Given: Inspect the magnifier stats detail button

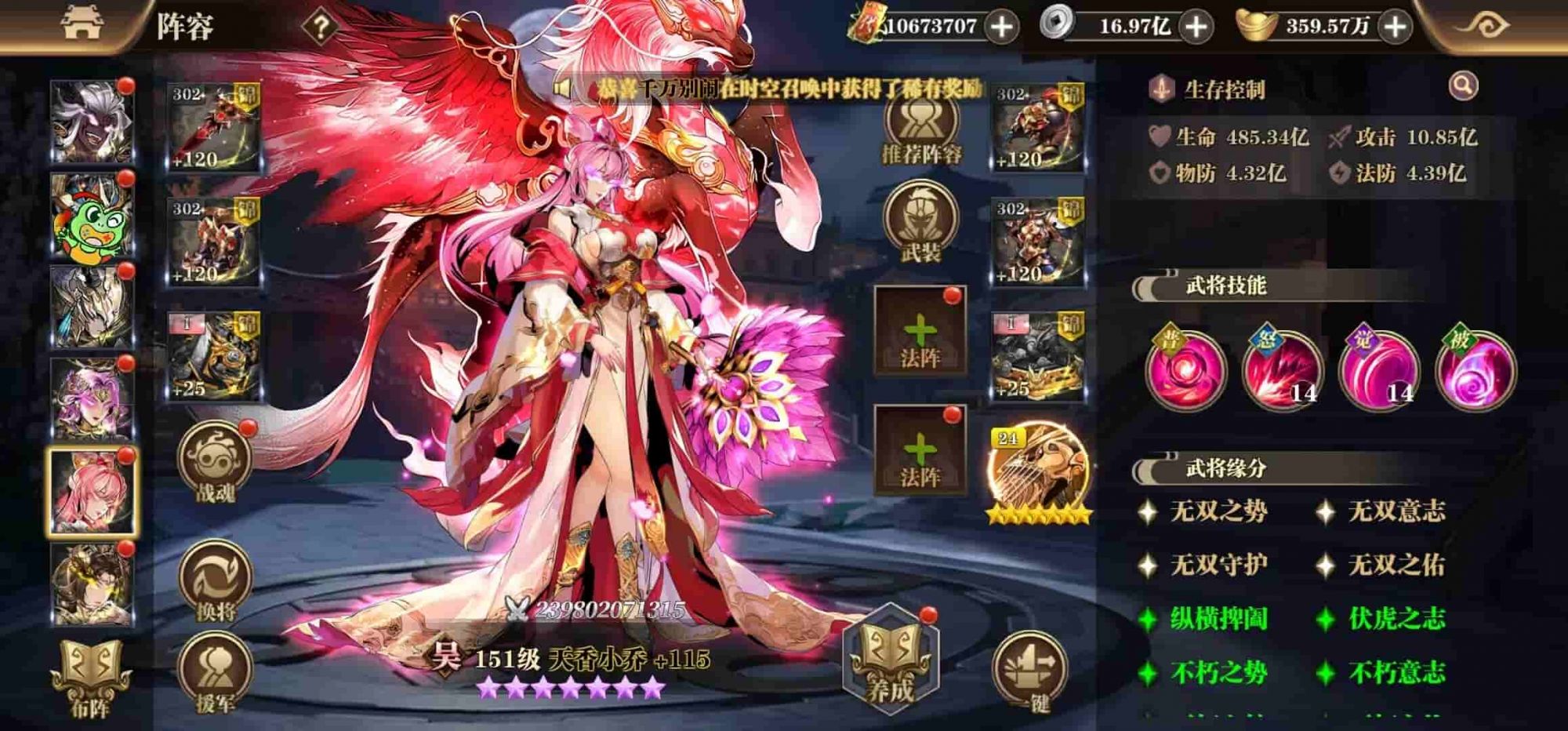Looking at the screenshot, I should (x=1463, y=86).
